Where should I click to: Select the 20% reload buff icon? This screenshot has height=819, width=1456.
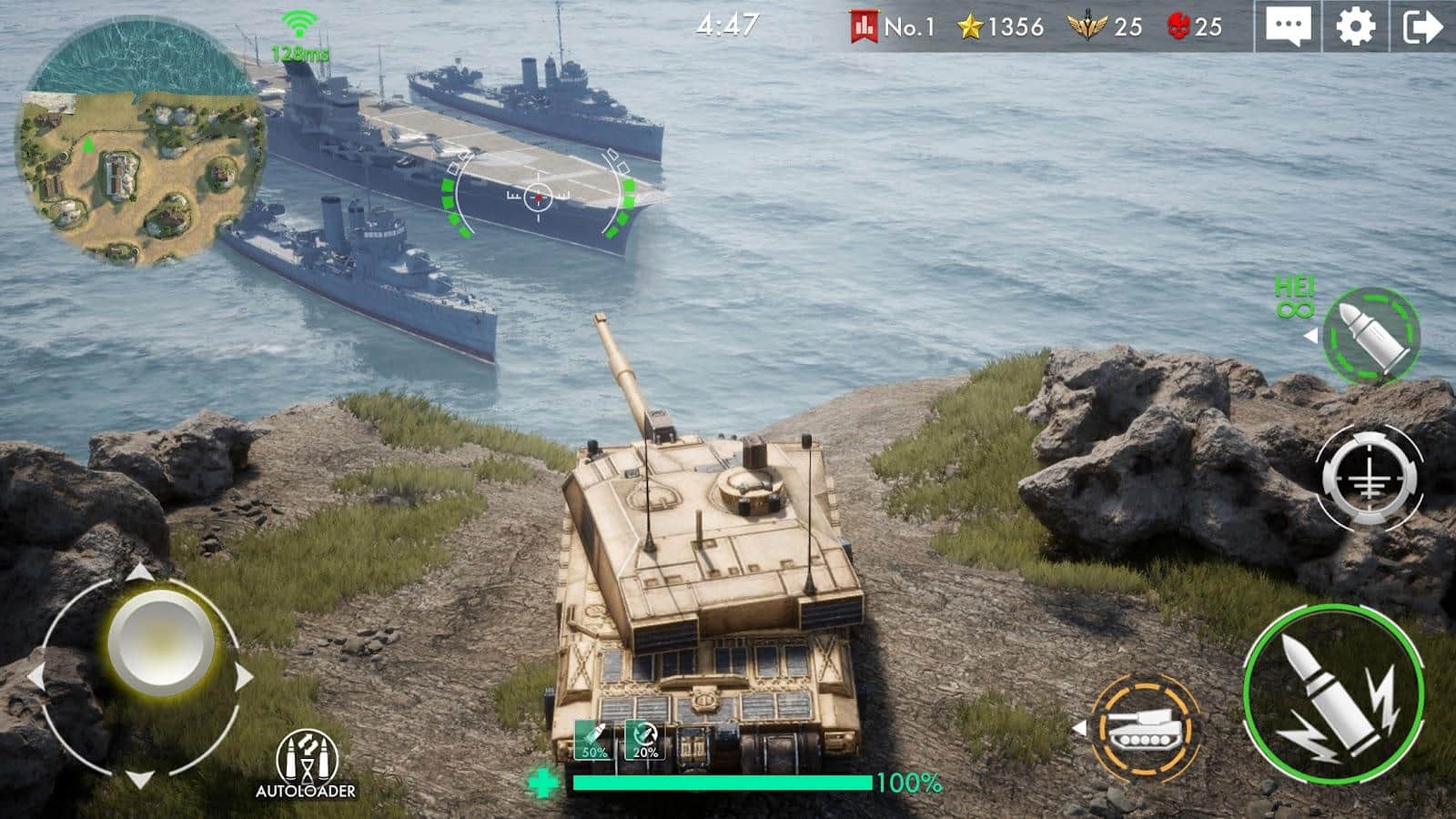tap(642, 737)
